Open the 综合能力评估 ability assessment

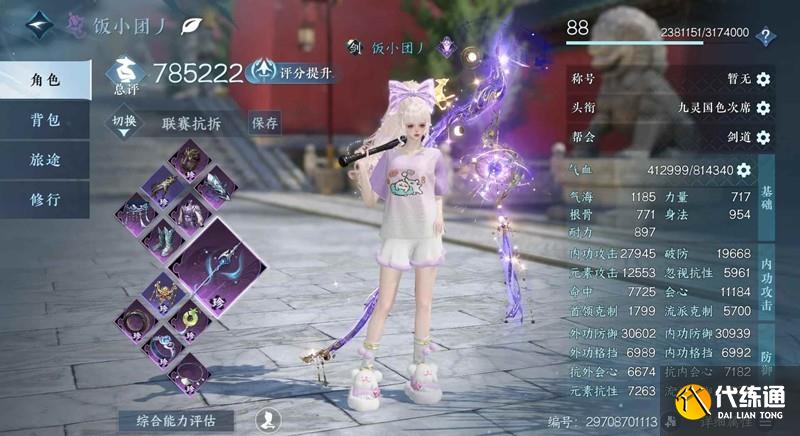tap(178, 420)
